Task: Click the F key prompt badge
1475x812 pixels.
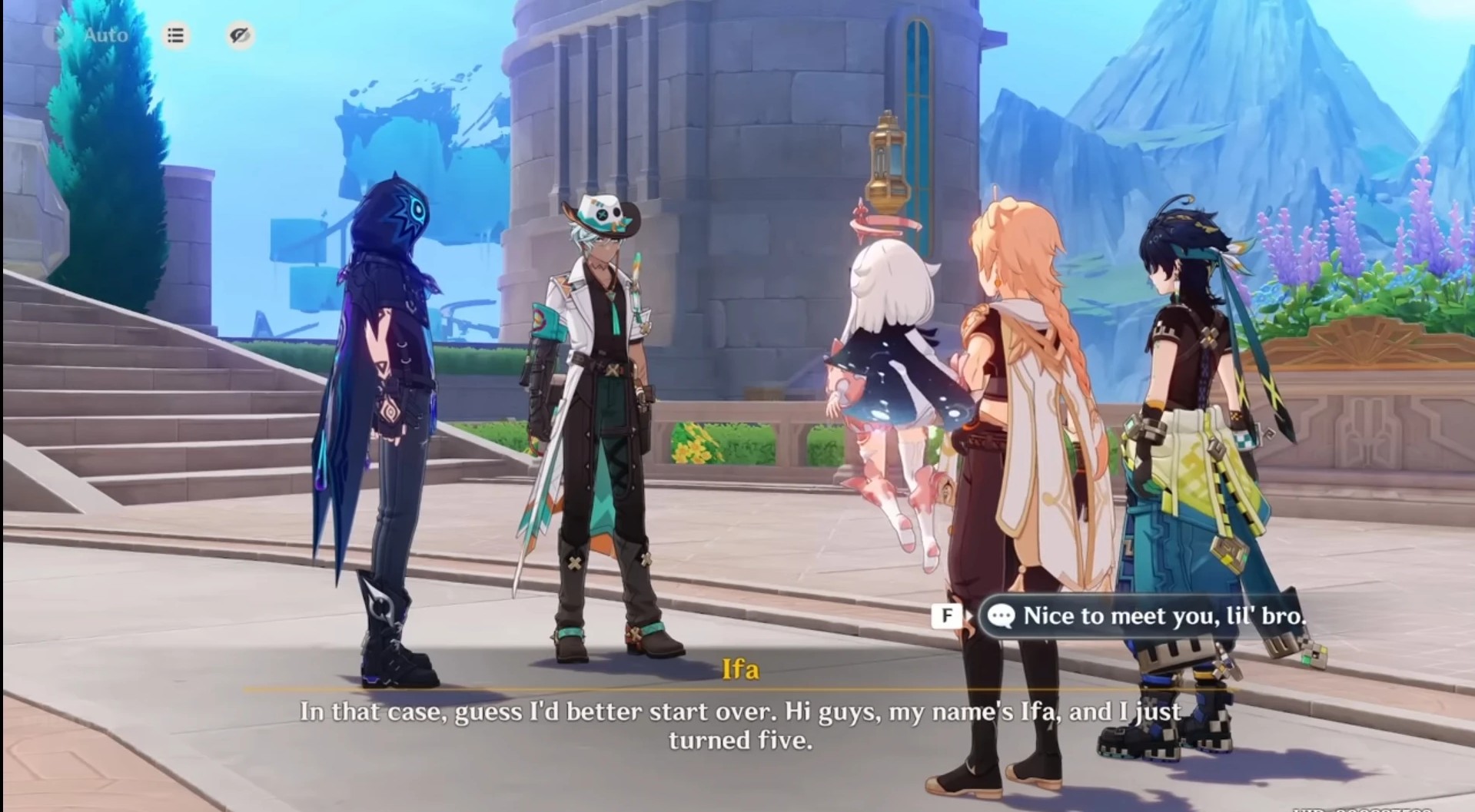Action: 948,615
